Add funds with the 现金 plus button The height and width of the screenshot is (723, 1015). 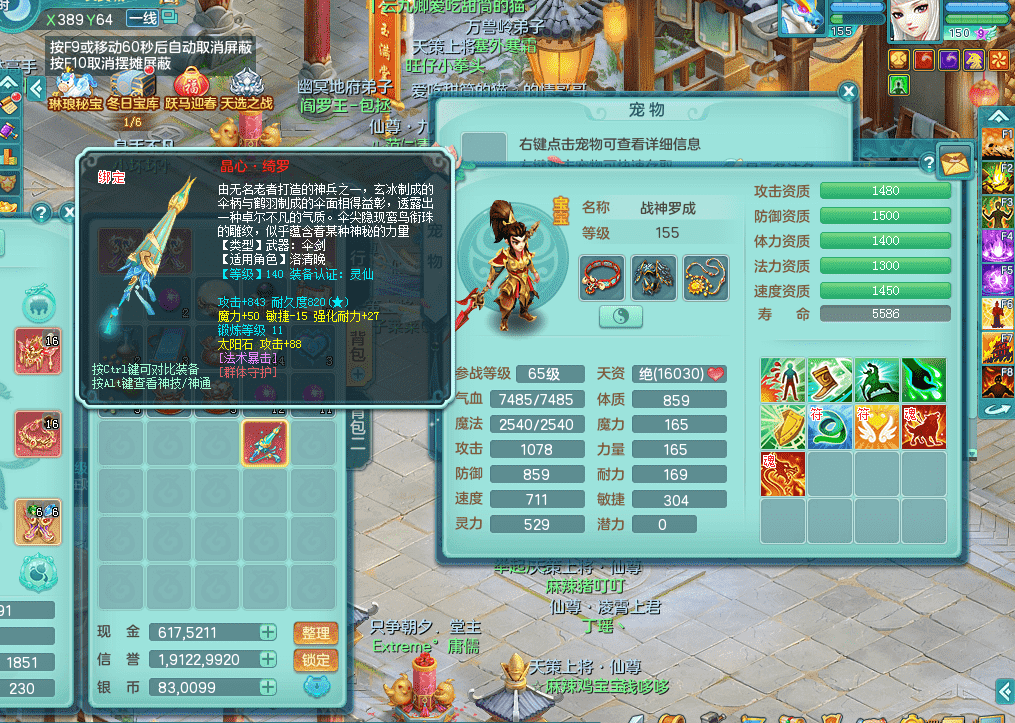(268, 632)
